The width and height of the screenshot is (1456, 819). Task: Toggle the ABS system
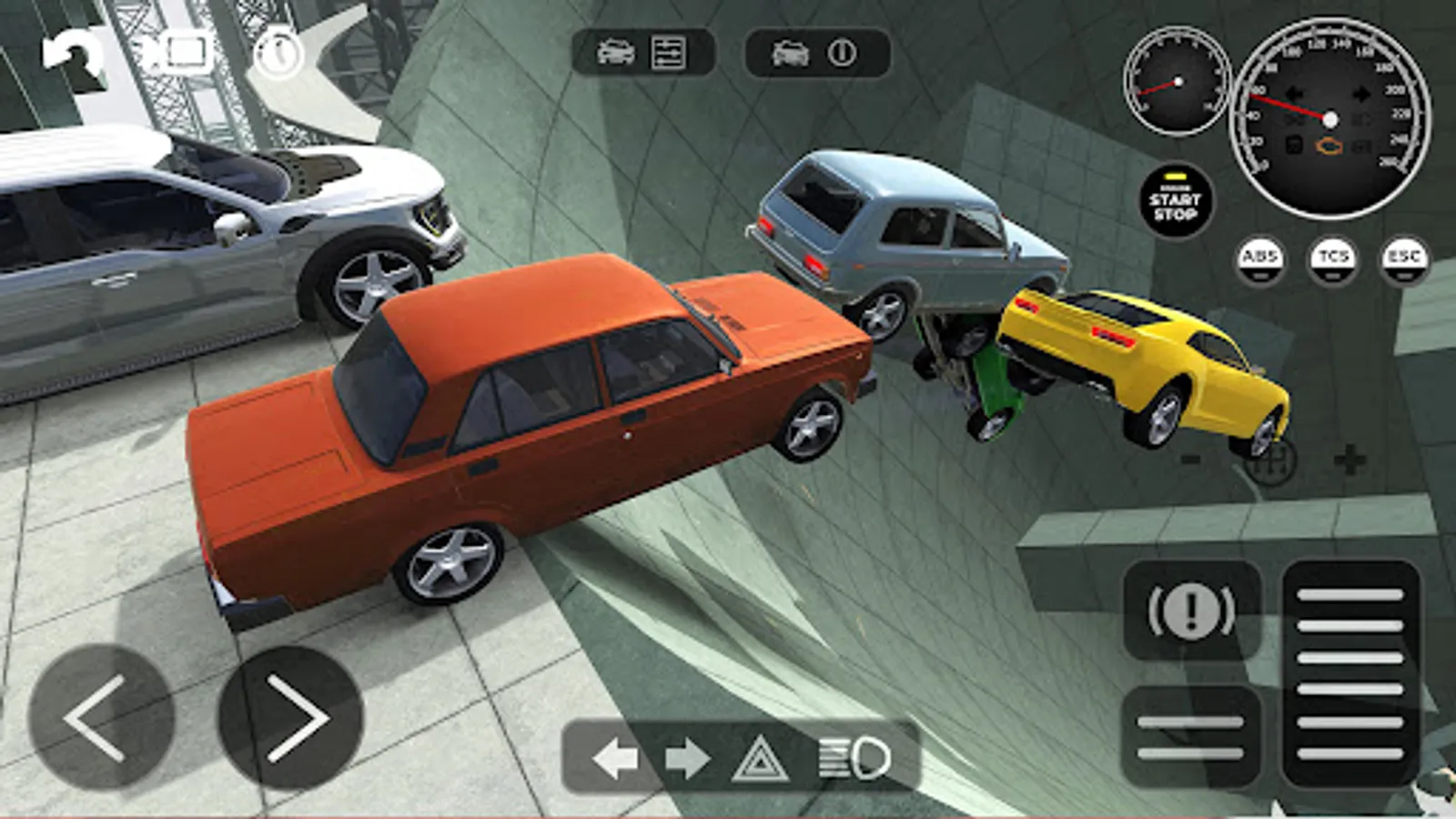(x=1262, y=258)
